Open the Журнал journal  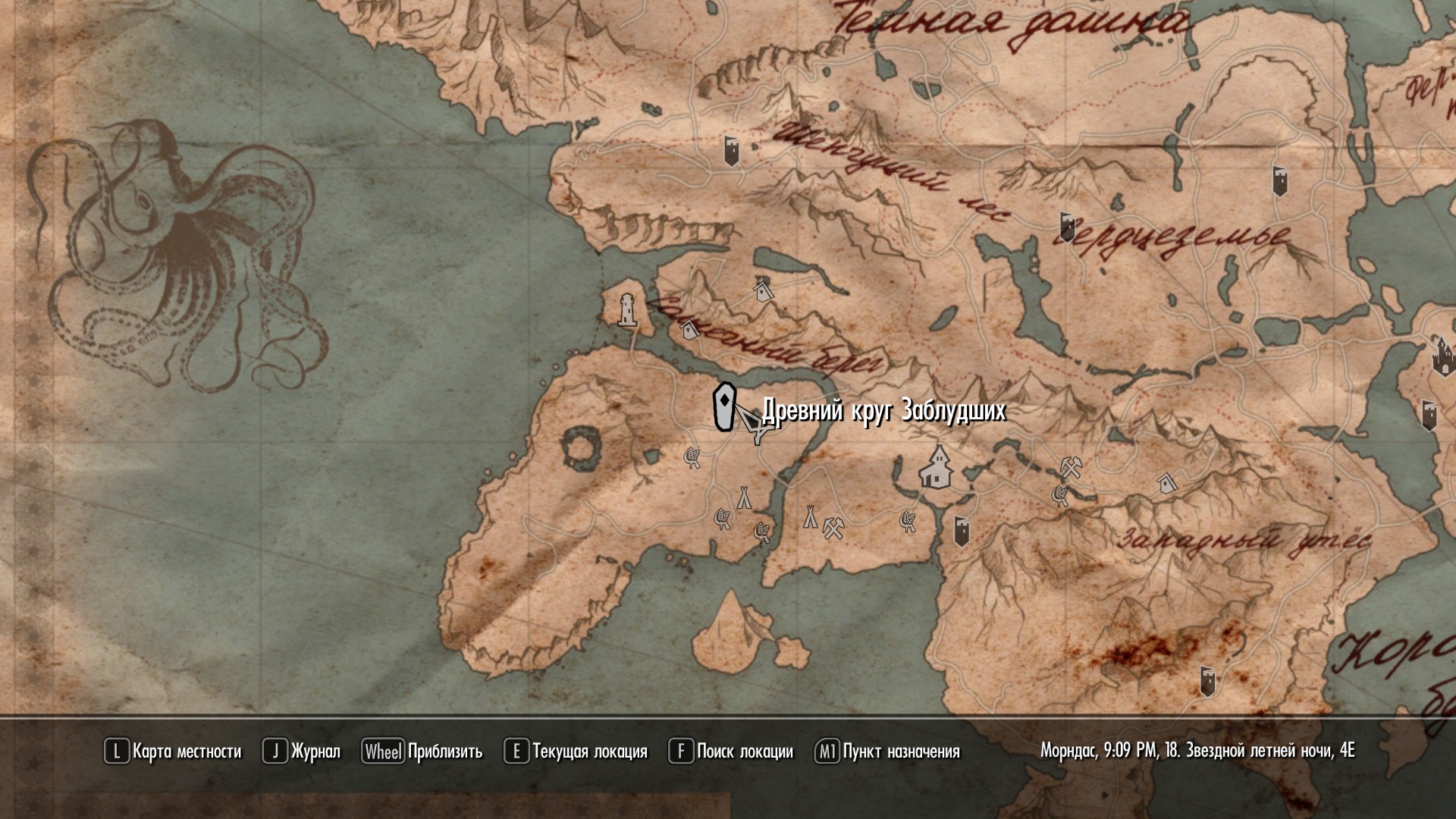pyautogui.click(x=302, y=752)
